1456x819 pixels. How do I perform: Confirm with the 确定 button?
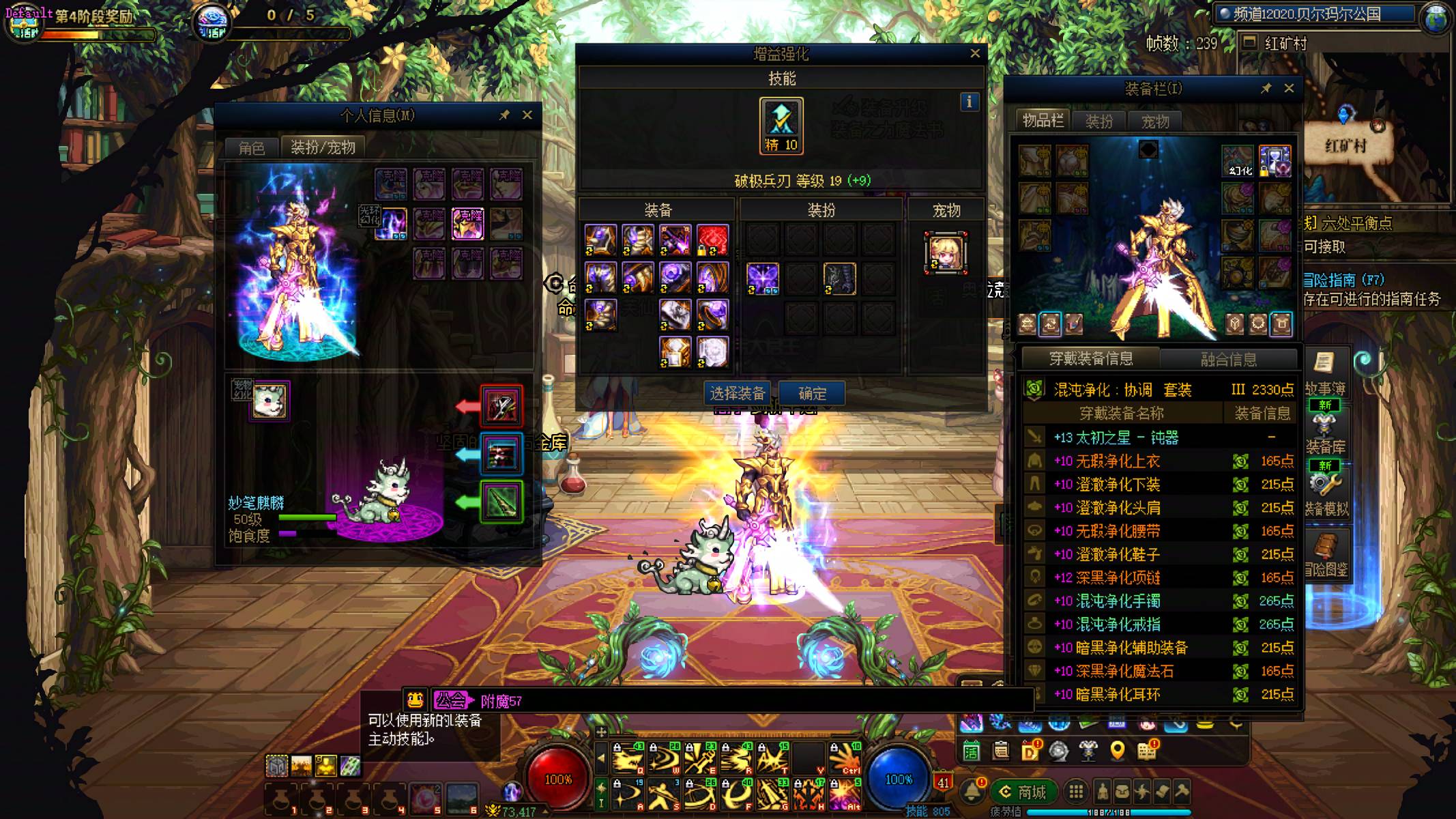click(812, 394)
